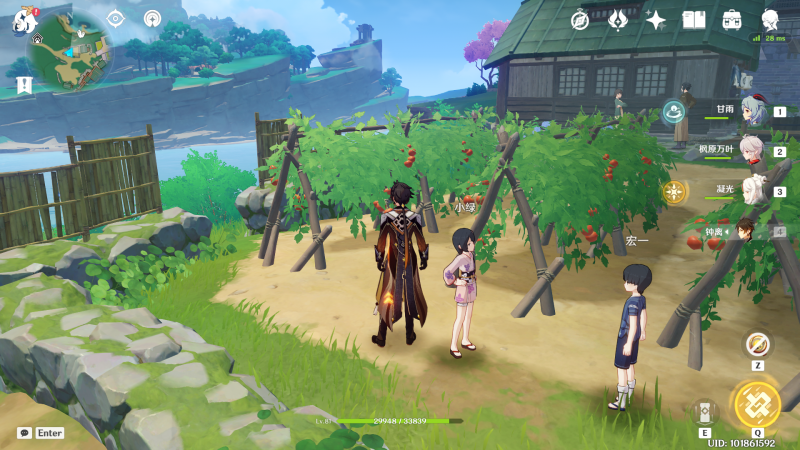Open the chat box at the bottom left
This screenshot has width=800, height=450.
(41, 433)
